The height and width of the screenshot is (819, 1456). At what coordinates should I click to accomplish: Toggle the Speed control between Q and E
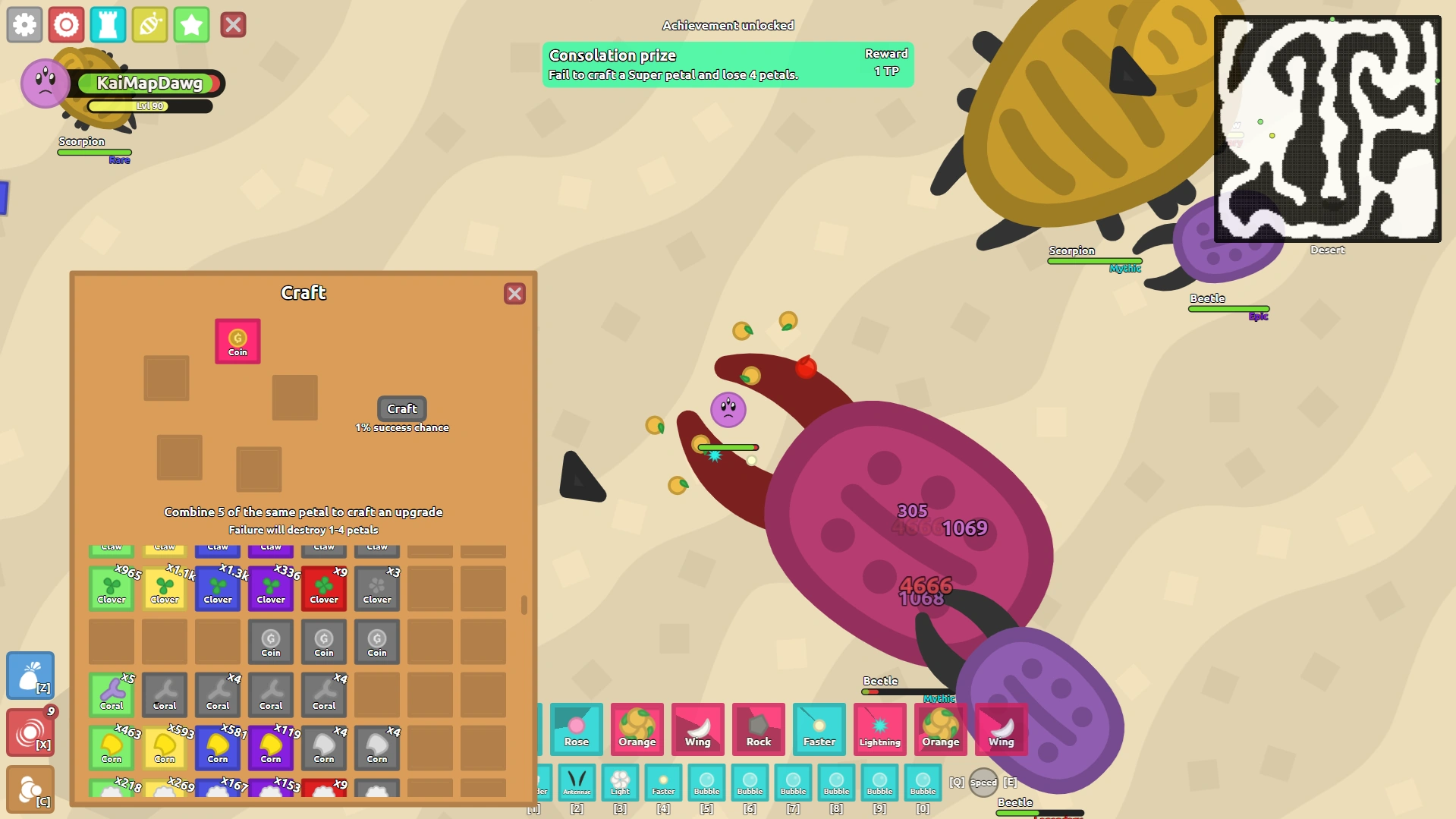983,782
